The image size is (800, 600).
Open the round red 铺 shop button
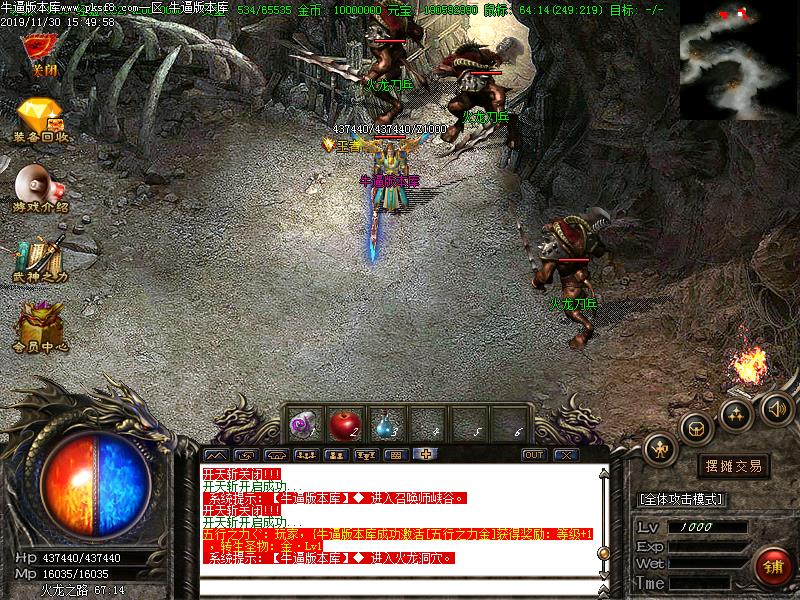tap(772, 566)
